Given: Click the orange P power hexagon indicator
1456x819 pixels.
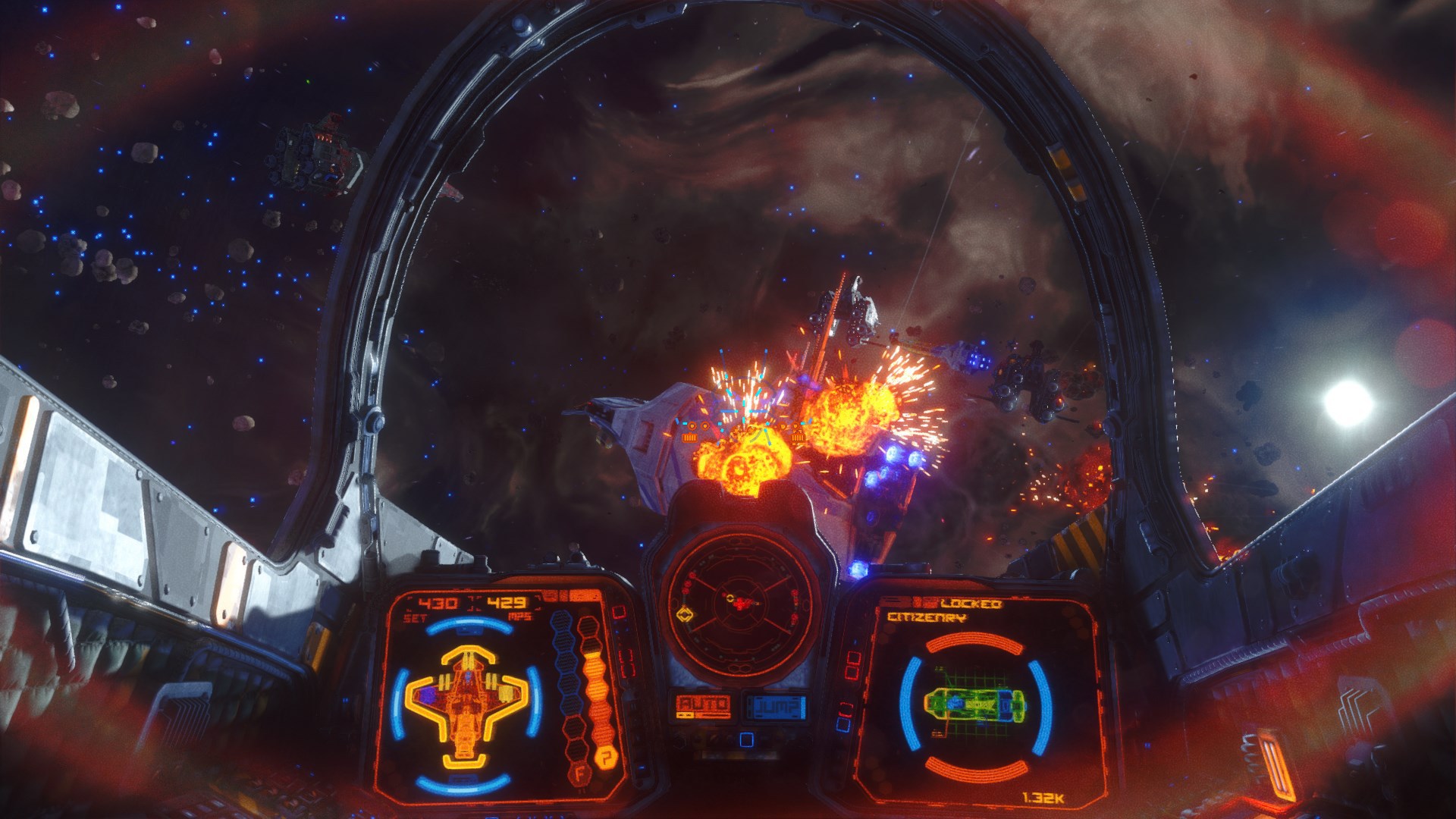Looking at the screenshot, I should click(x=607, y=755).
